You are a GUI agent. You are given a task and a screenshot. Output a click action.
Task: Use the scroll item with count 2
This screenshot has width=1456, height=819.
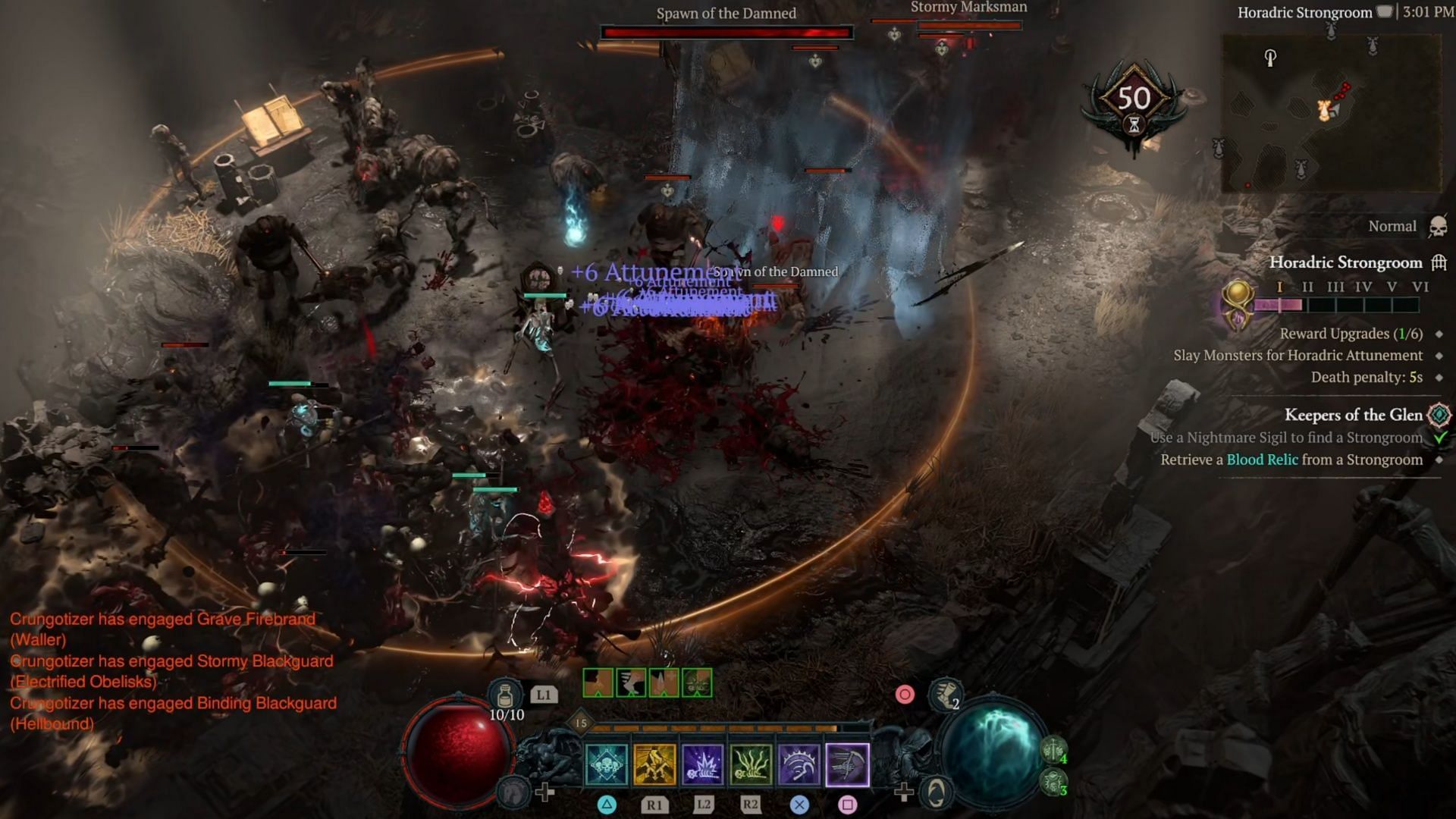tap(945, 695)
